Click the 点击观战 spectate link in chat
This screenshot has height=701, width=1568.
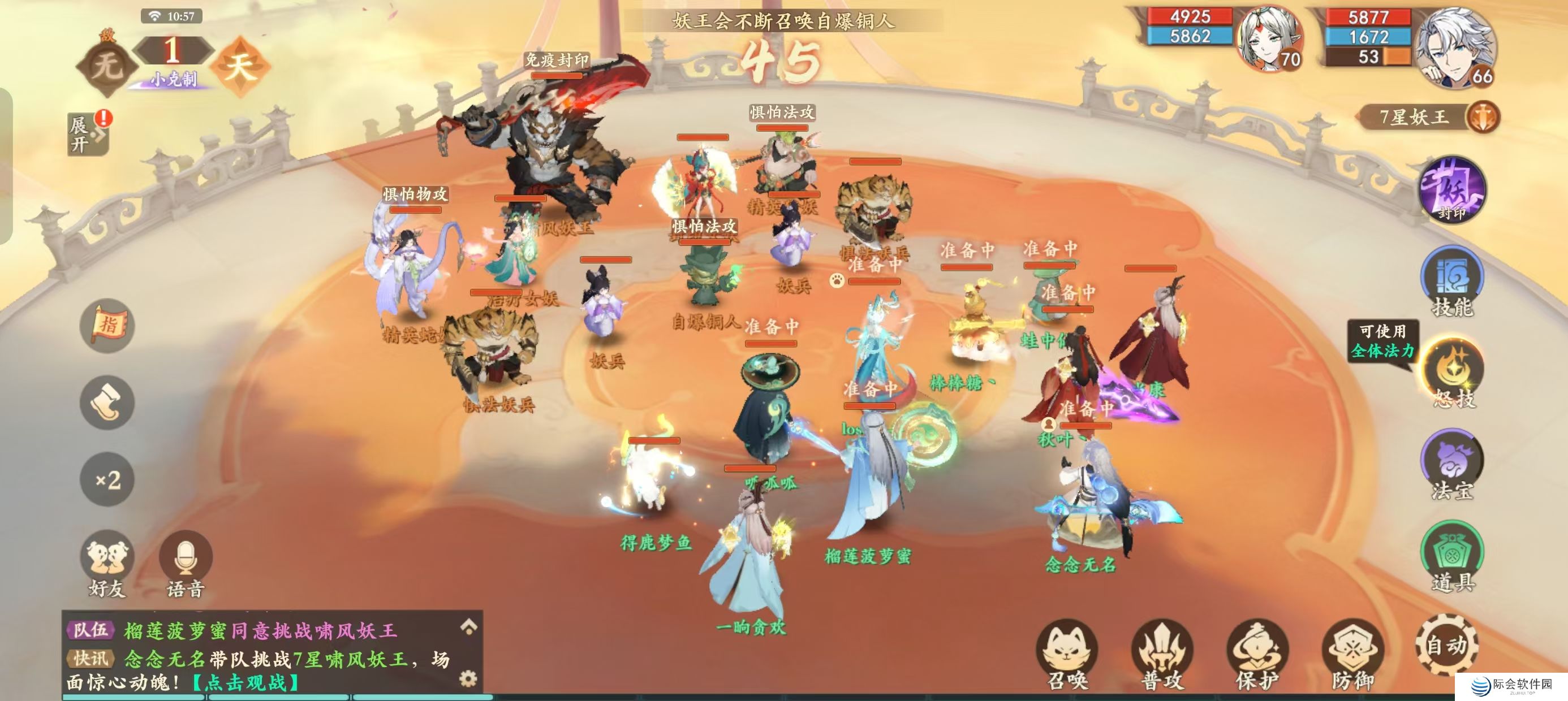(245, 683)
